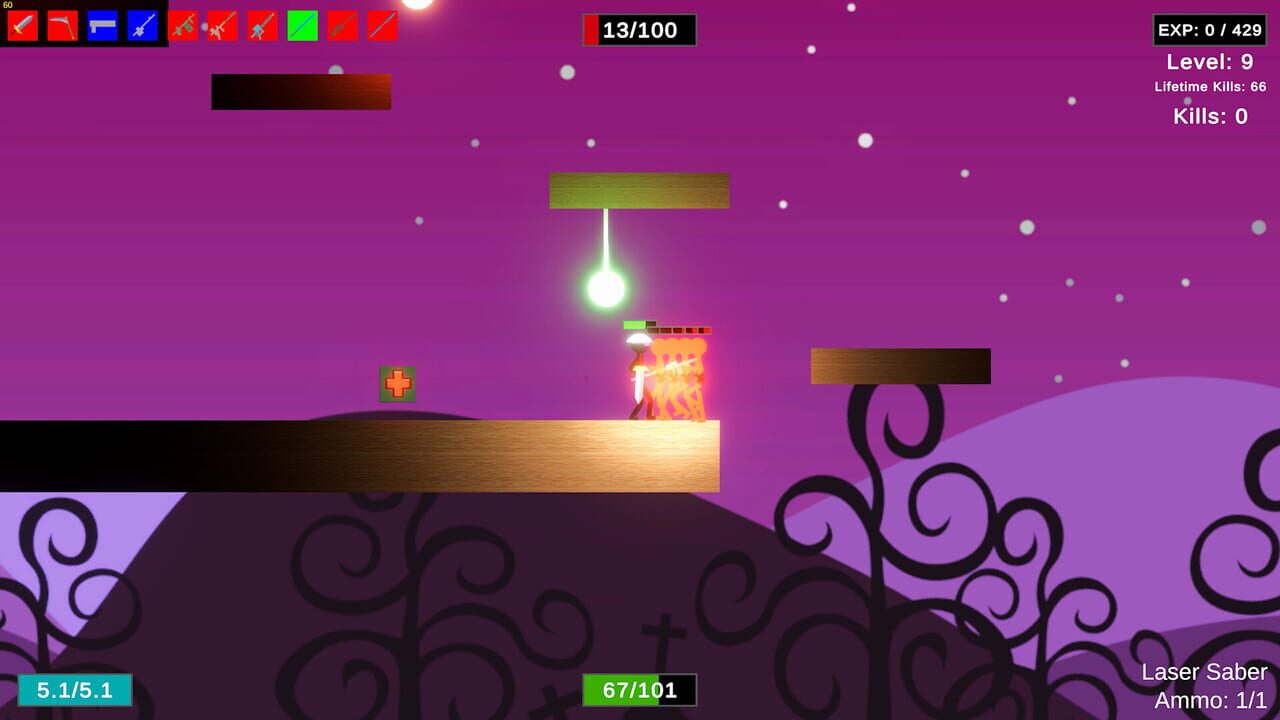Select the sword weapon slot
The width and height of the screenshot is (1280, 720).
point(23,25)
